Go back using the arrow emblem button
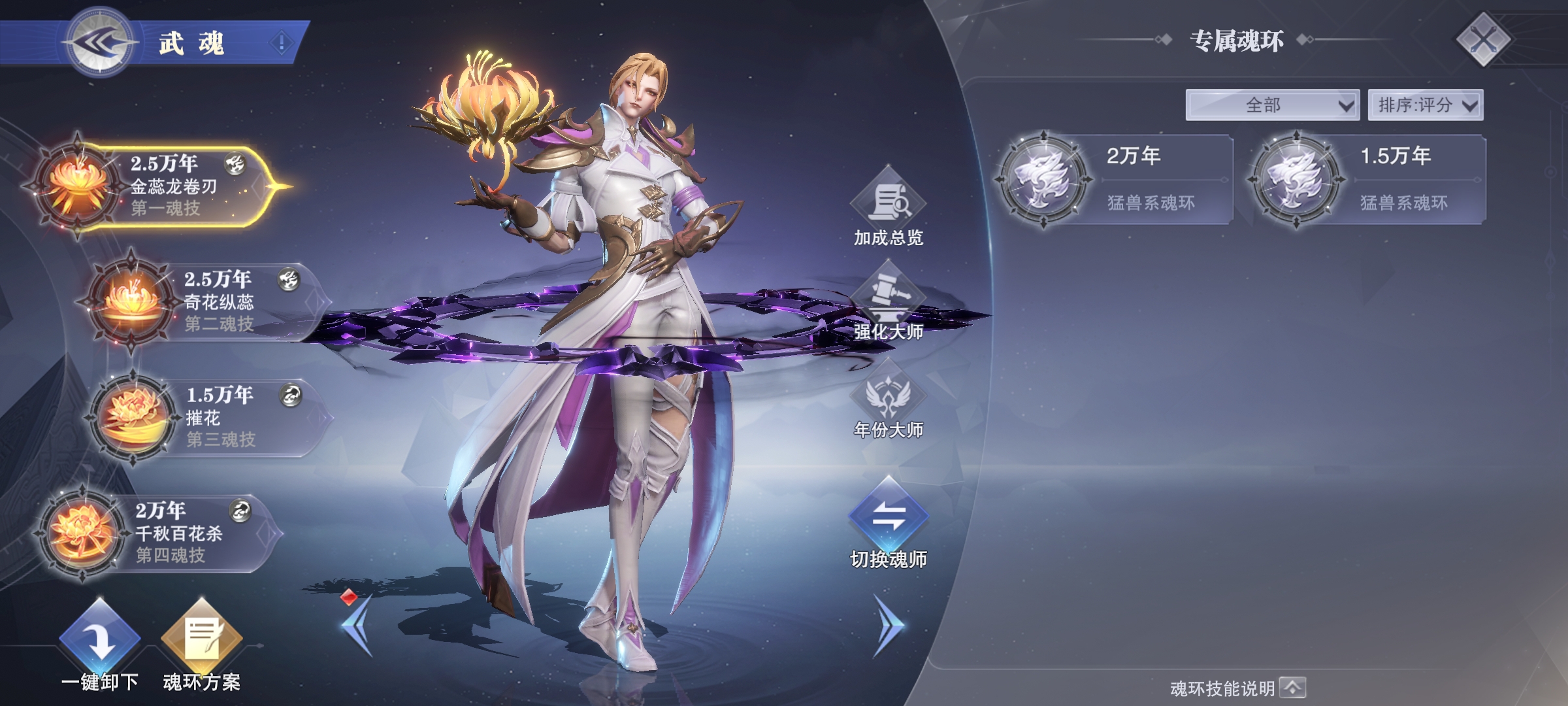The height and width of the screenshot is (706, 1568). 101,43
